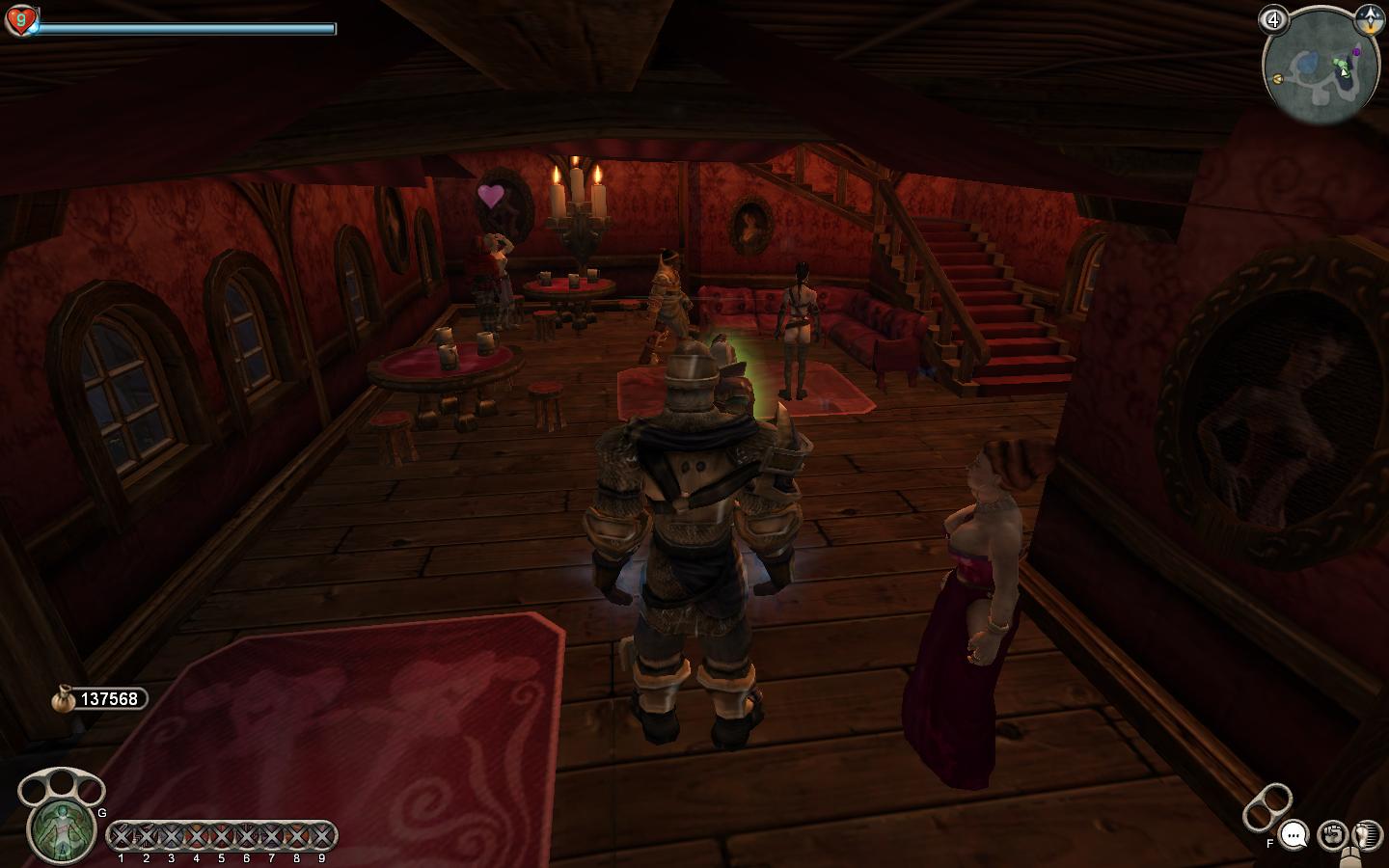Click the purple marker on the minimap
The width and height of the screenshot is (1389, 868).
coord(1357,50)
